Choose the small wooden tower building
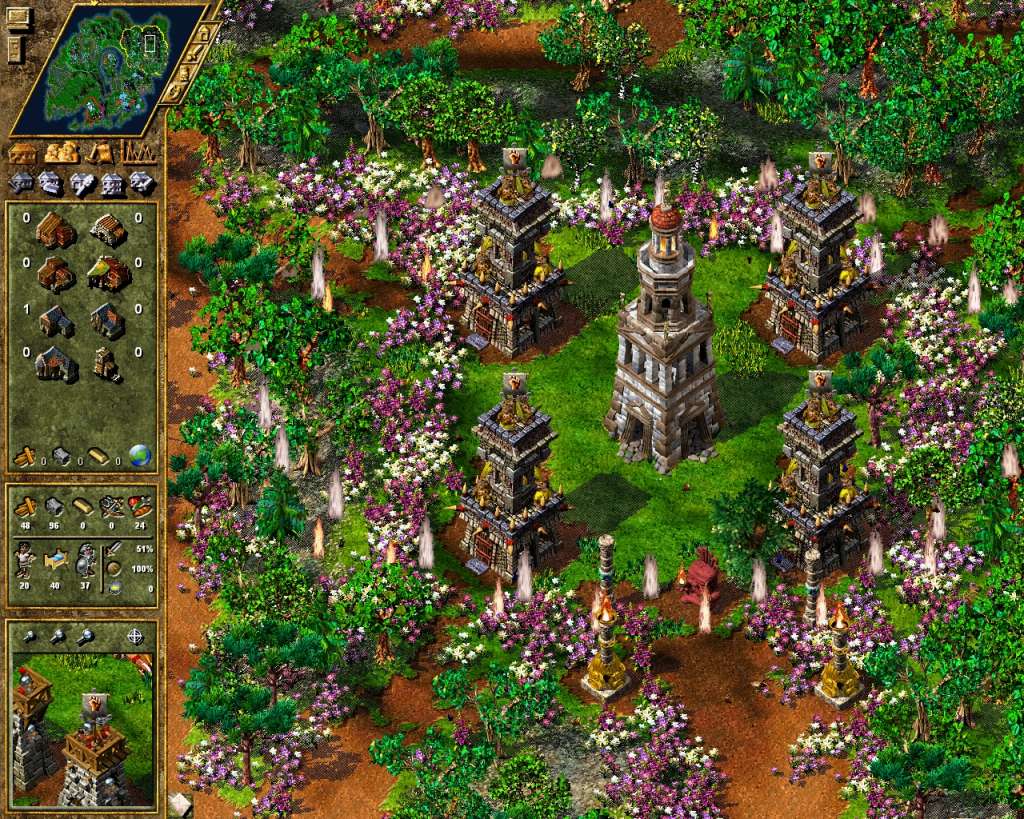 pyautogui.click(x=107, y=362)
